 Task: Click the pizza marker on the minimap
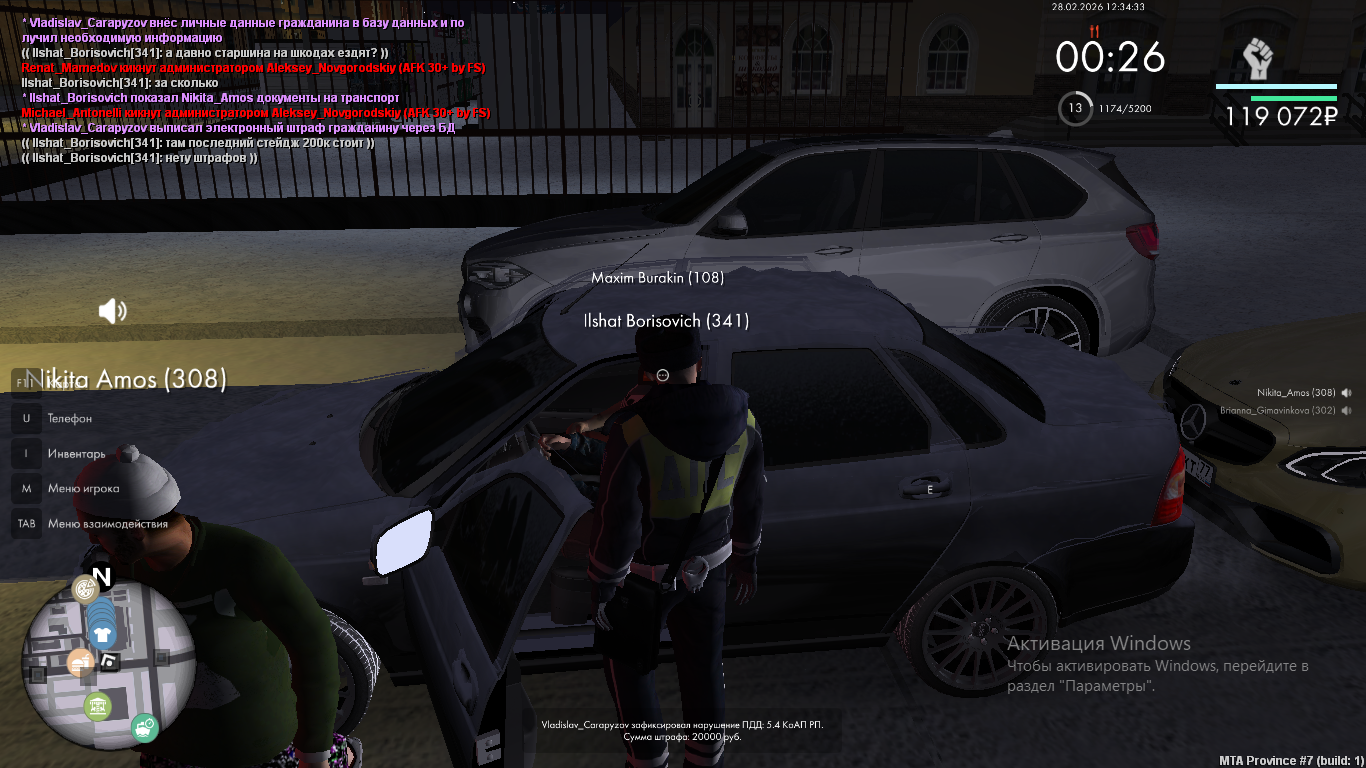point(85,588)
